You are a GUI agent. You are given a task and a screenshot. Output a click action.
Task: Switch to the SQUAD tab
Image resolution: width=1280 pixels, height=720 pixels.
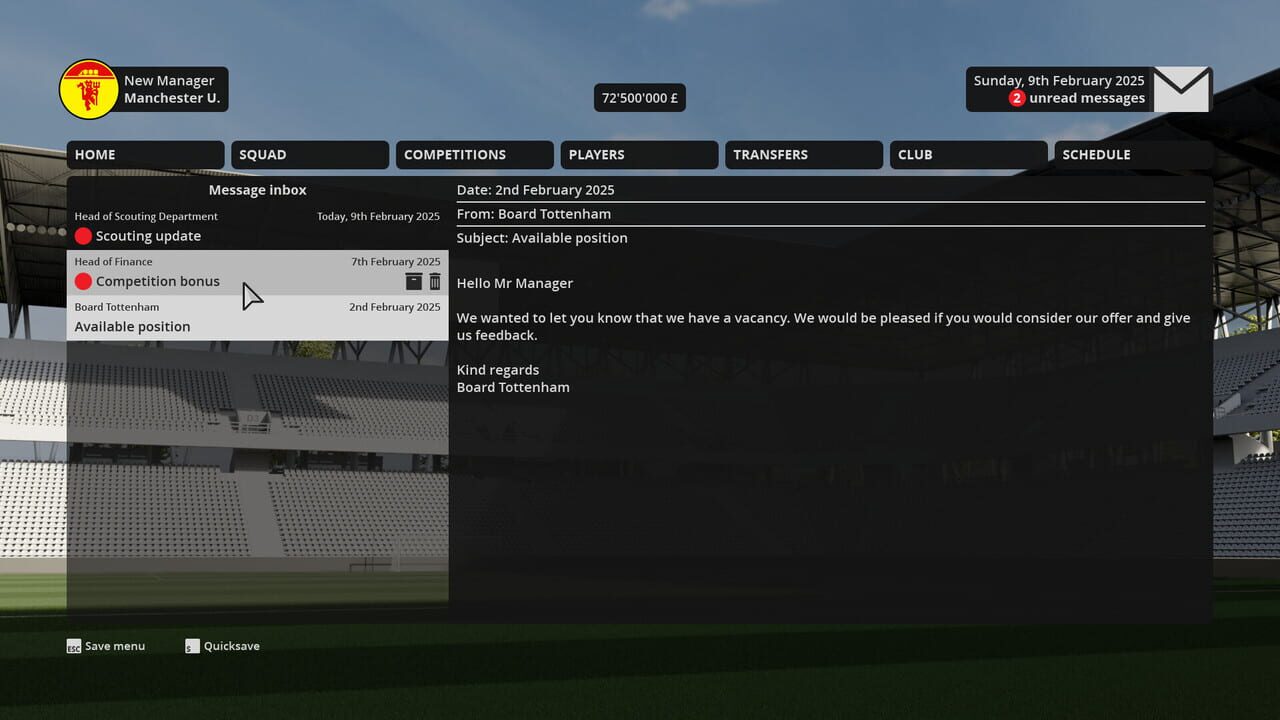(x=309, y=154)
